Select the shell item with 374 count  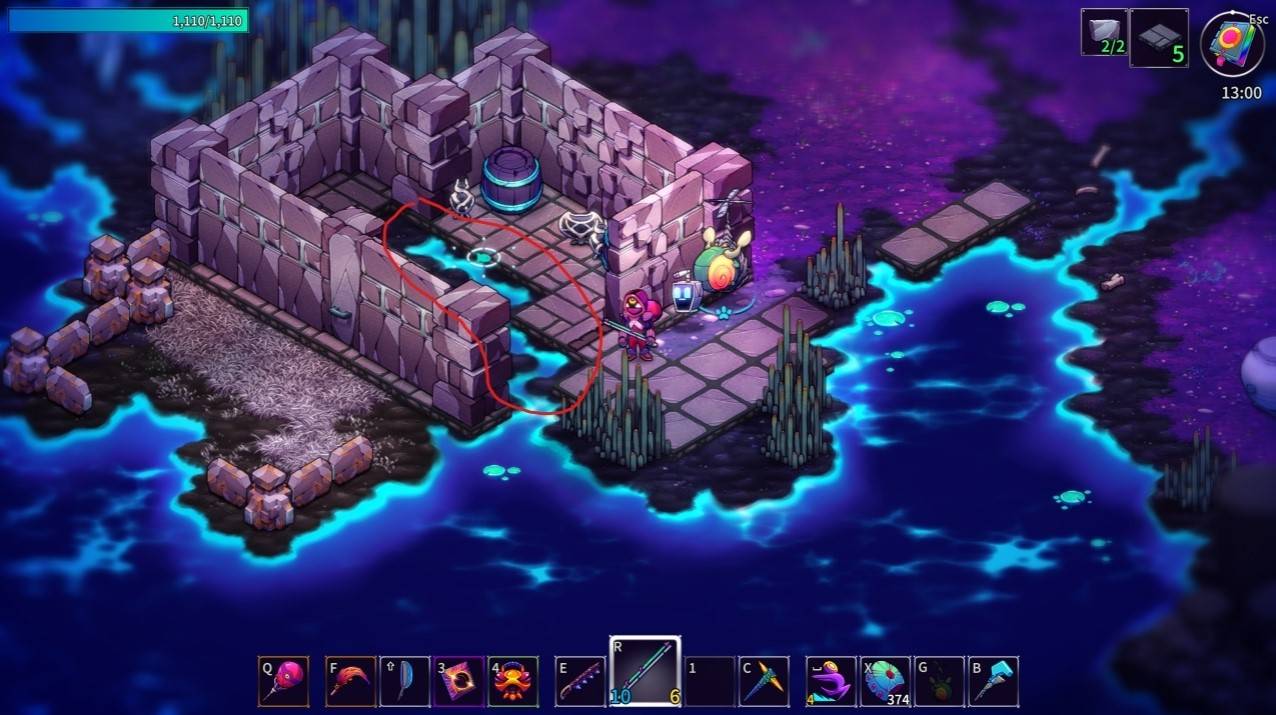pos(886,681)
